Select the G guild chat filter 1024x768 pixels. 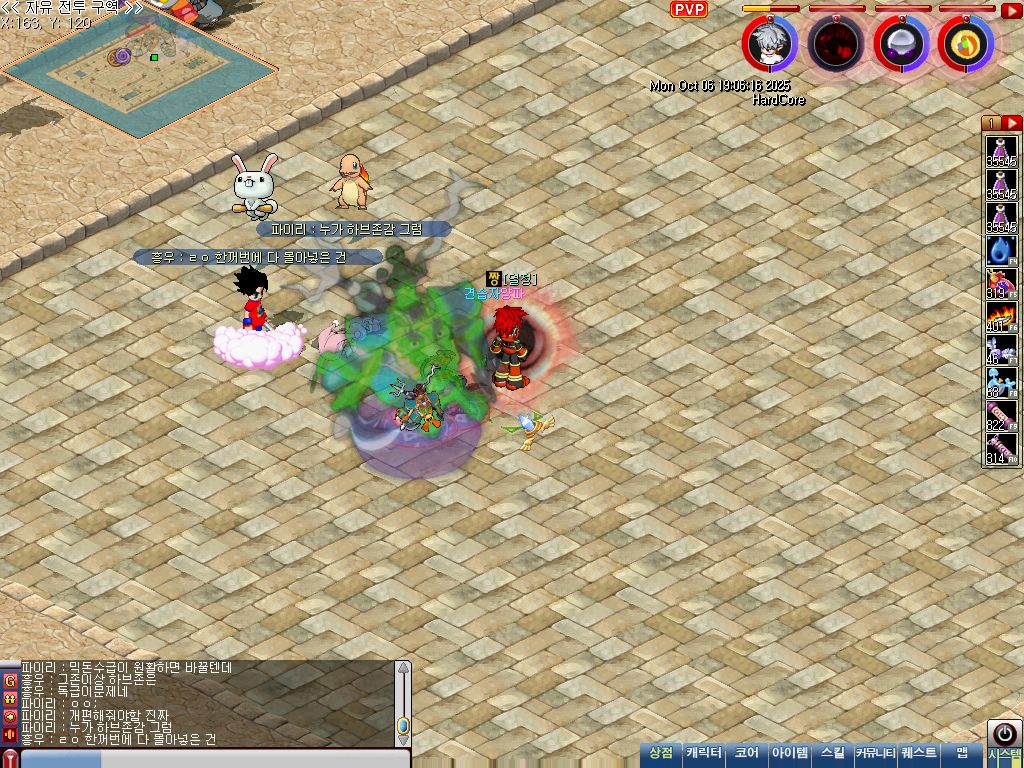(10, 680)
